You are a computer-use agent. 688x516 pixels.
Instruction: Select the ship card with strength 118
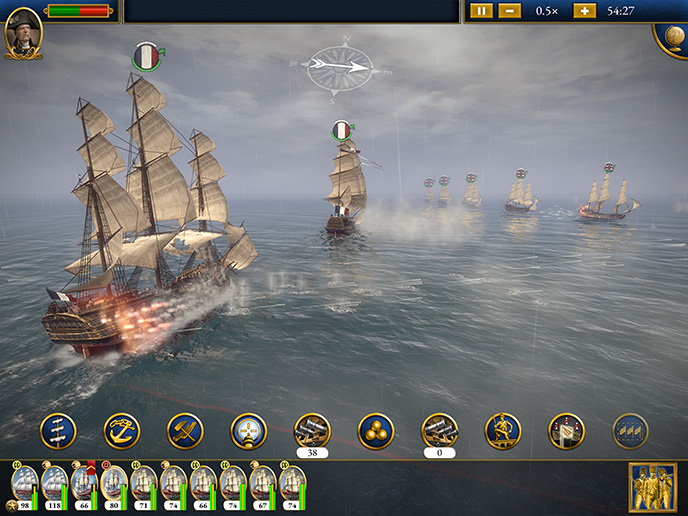pos(54,485)
